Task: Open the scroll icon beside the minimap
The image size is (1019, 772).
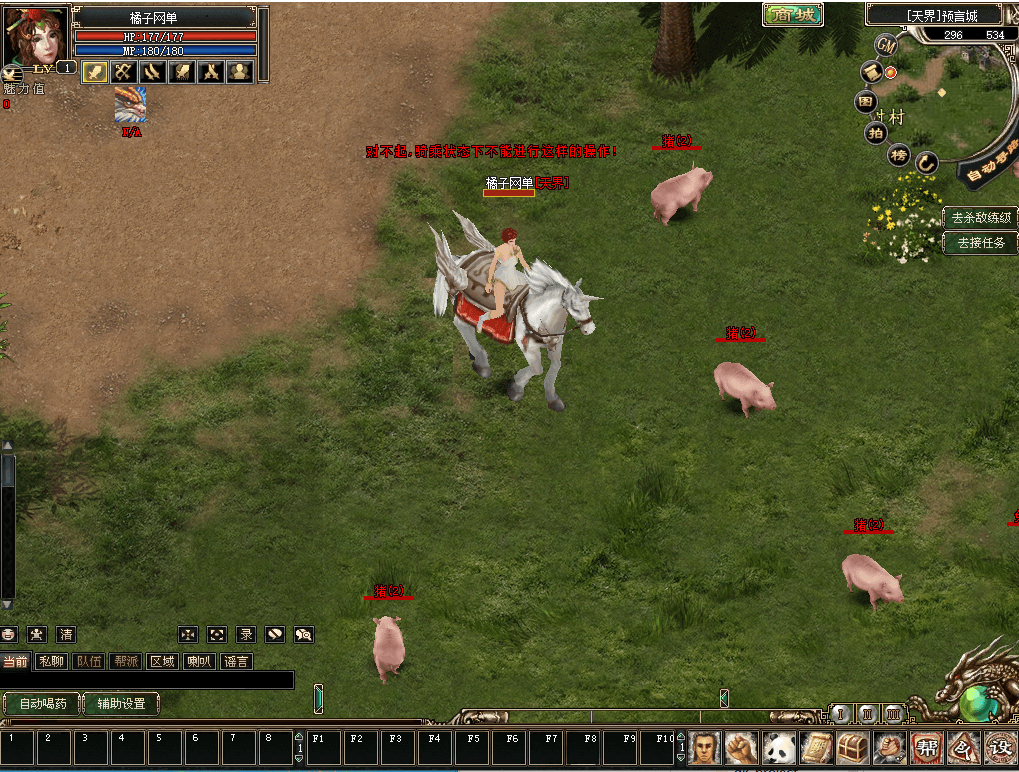Action: (872, 73)
